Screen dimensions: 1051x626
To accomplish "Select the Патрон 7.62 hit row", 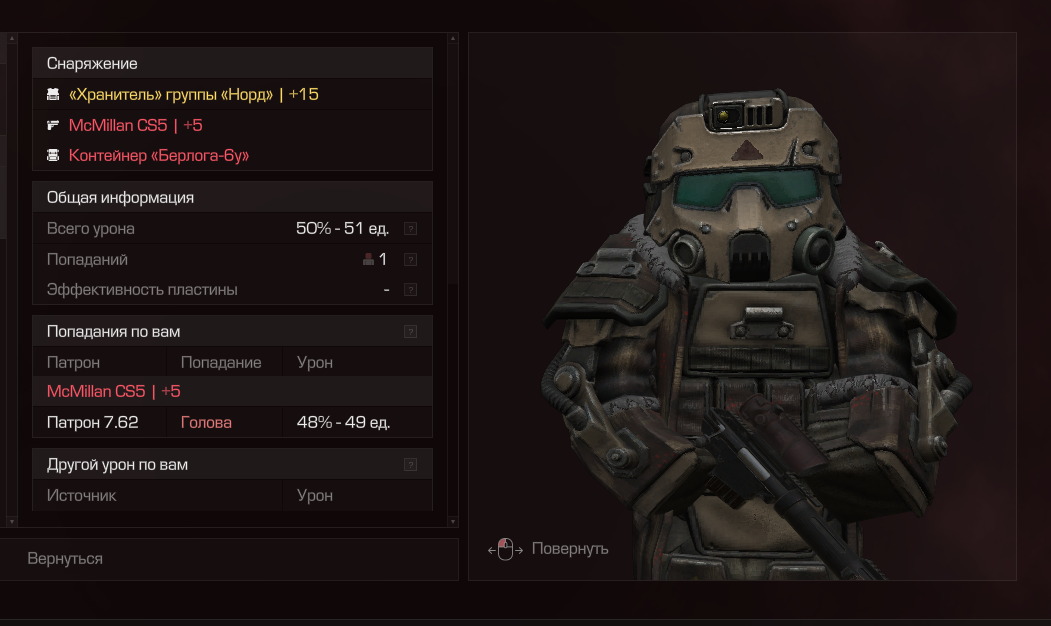I will coord(232,422).
